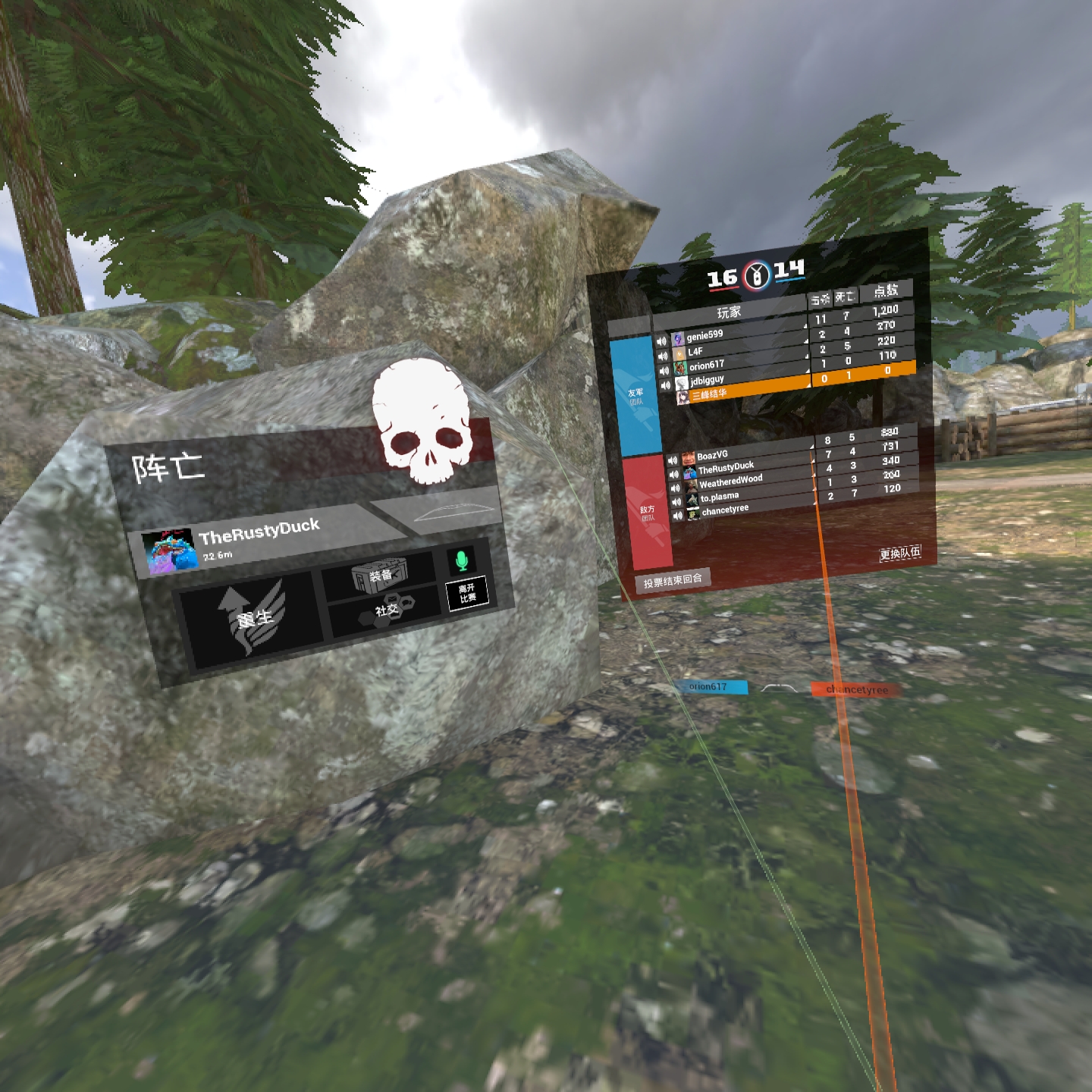Click the speaker icon beside jdbigguy
Viewport: 1092px width, 1092px height.
[x=666, y=384]
